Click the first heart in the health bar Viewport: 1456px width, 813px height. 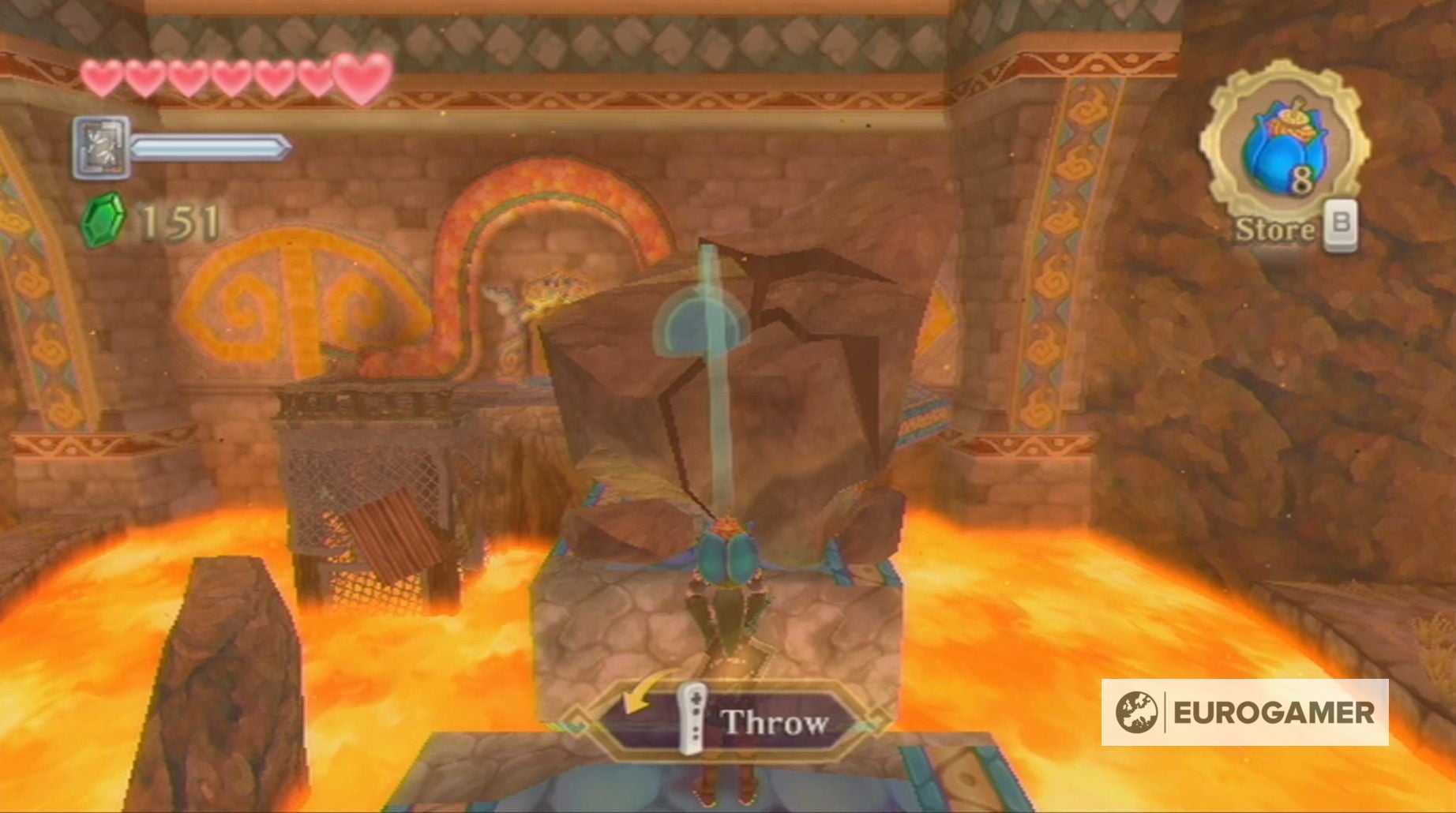[99, 77]
